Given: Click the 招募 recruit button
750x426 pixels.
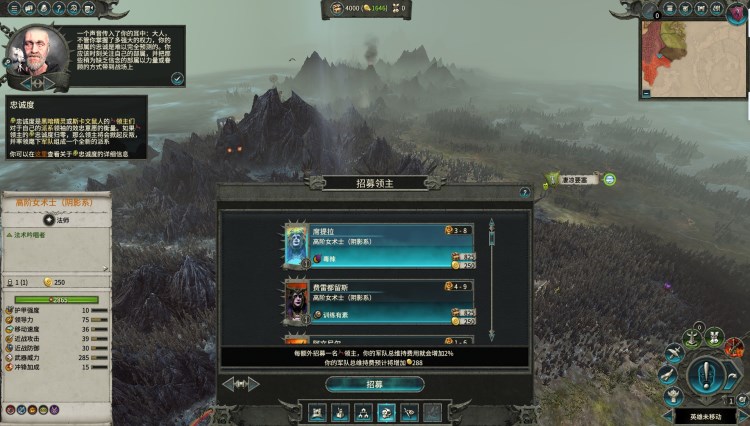Looking at the screenshot, I should [x=374, y=384].
